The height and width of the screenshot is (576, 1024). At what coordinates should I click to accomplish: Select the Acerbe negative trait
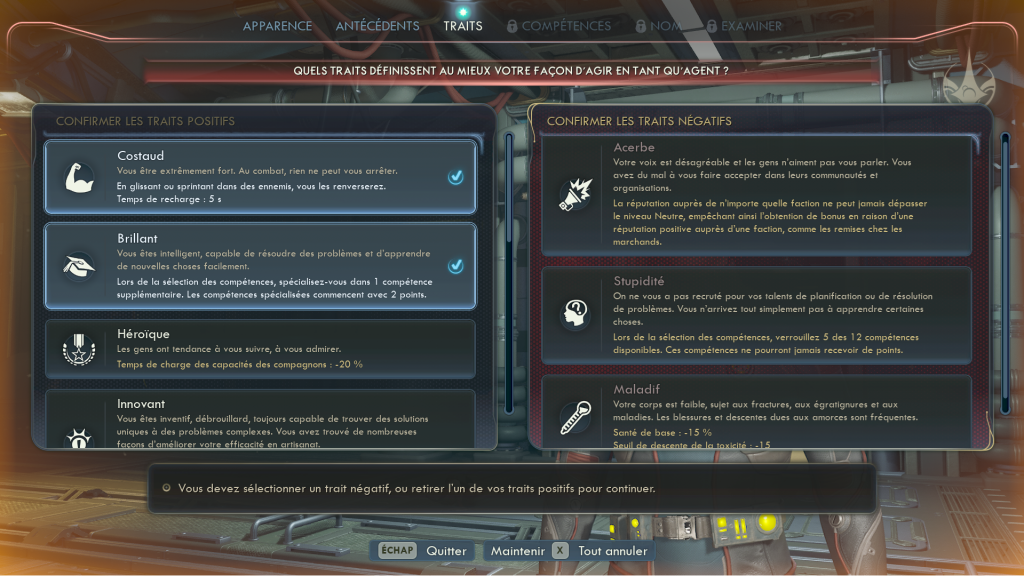(756, 195)
